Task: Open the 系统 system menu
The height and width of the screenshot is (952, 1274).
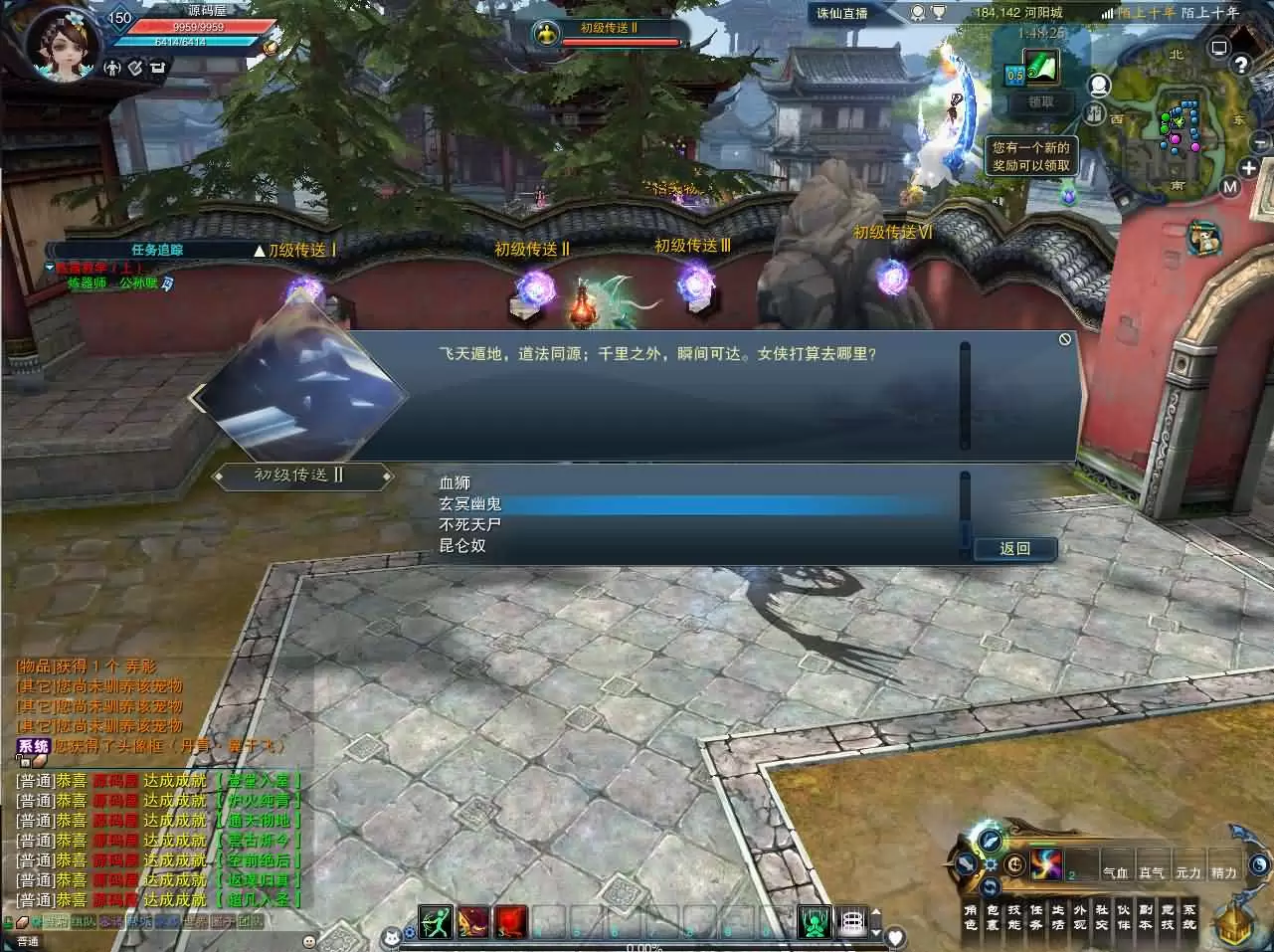Action: [1190, 916]
